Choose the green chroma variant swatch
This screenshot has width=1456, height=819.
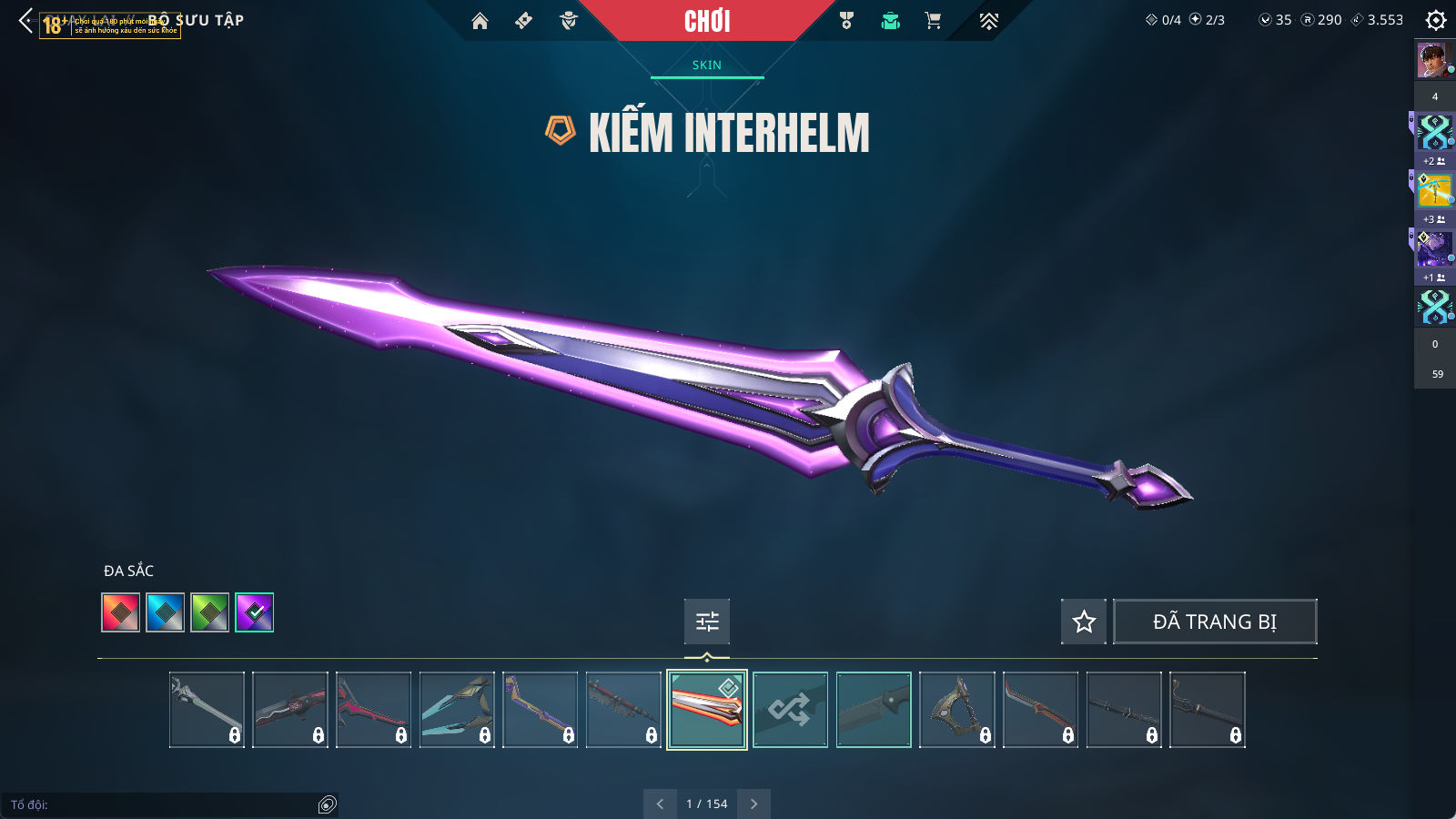pyautogui.click(x=210, y=612)
